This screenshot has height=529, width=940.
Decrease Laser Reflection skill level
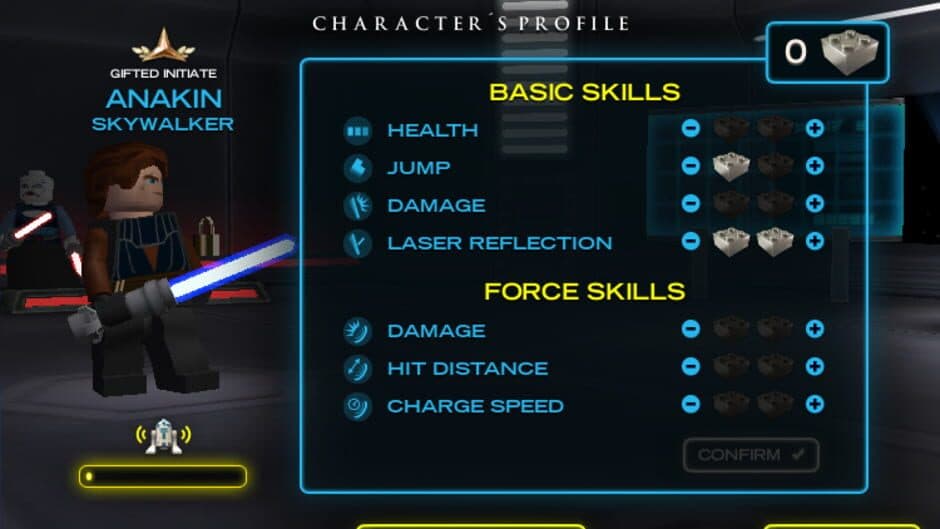pos(690,241)
